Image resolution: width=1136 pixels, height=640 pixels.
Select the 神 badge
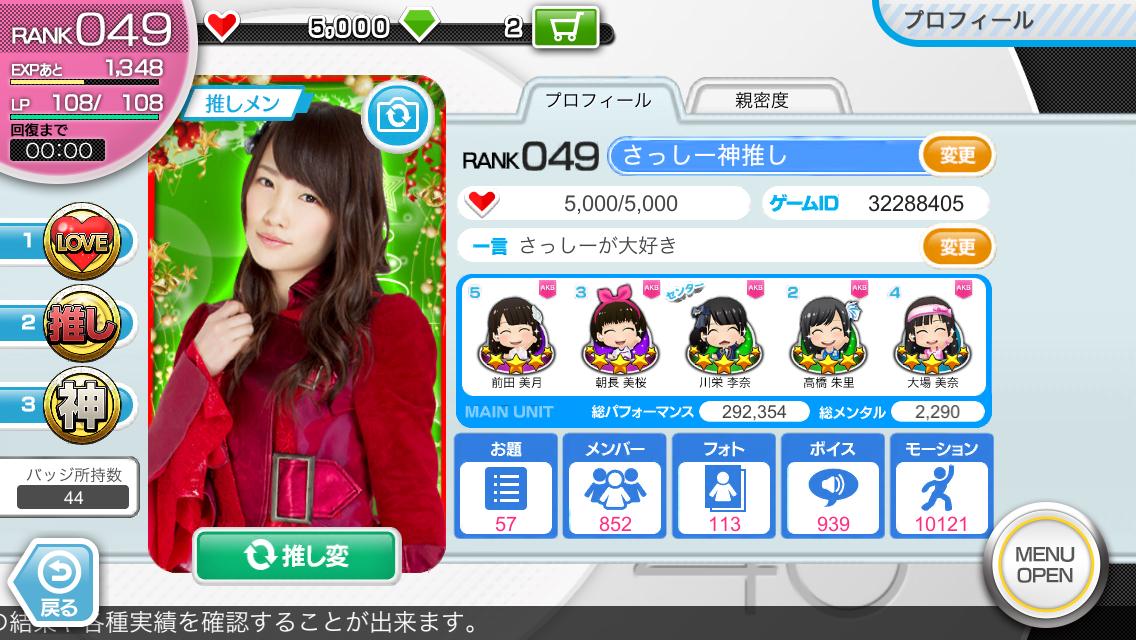click(x=80, y=405)
